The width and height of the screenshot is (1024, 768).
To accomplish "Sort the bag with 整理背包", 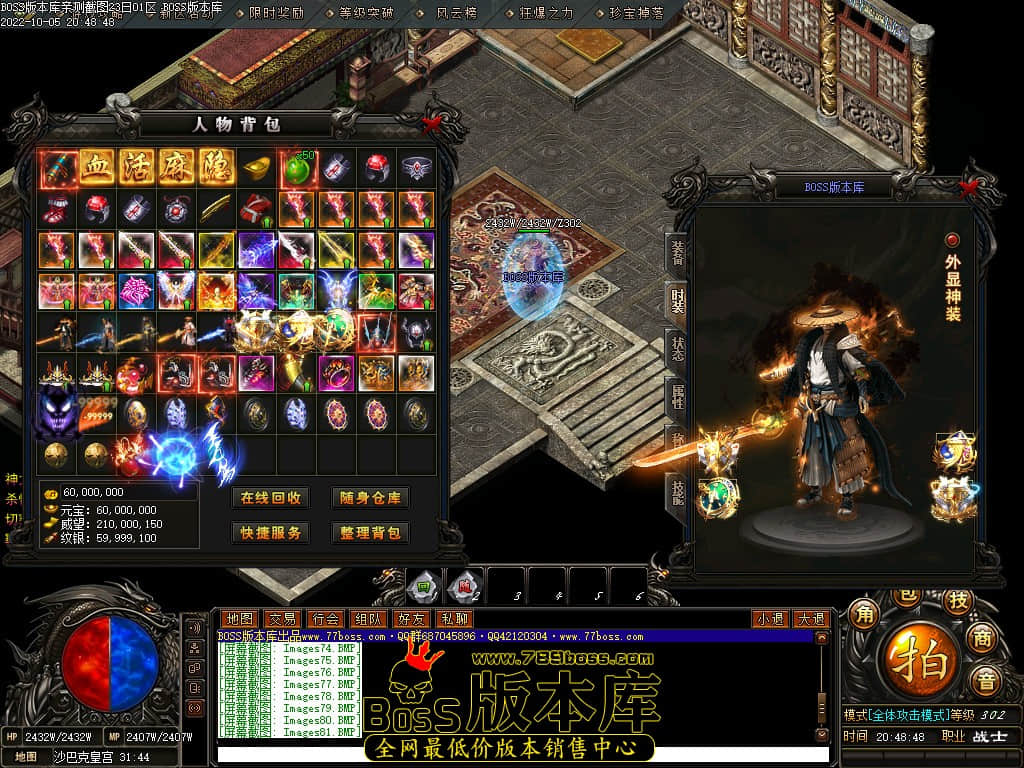I will coord(370,533).
